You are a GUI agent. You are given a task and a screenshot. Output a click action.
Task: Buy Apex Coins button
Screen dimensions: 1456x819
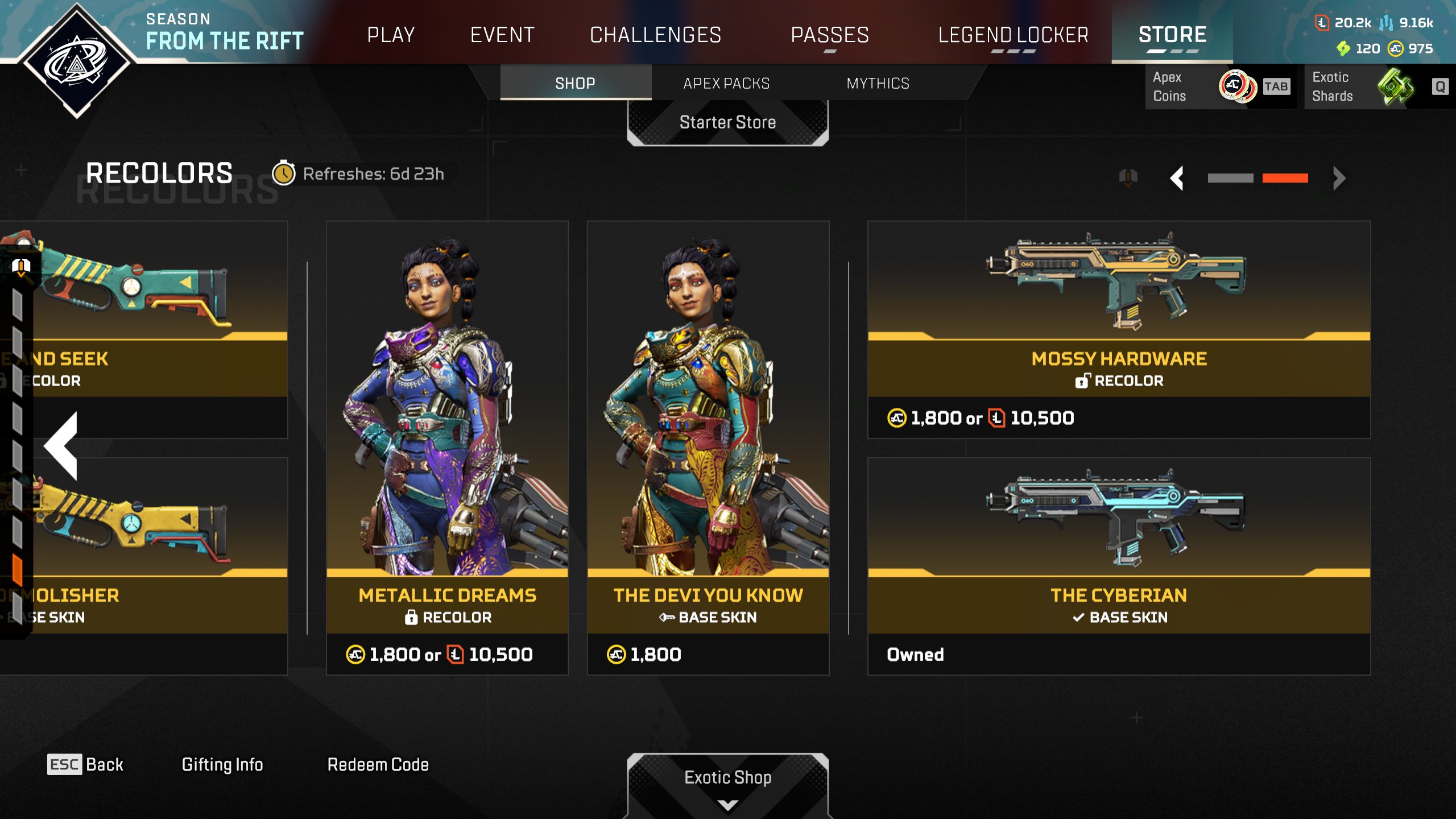(1220, 86)
